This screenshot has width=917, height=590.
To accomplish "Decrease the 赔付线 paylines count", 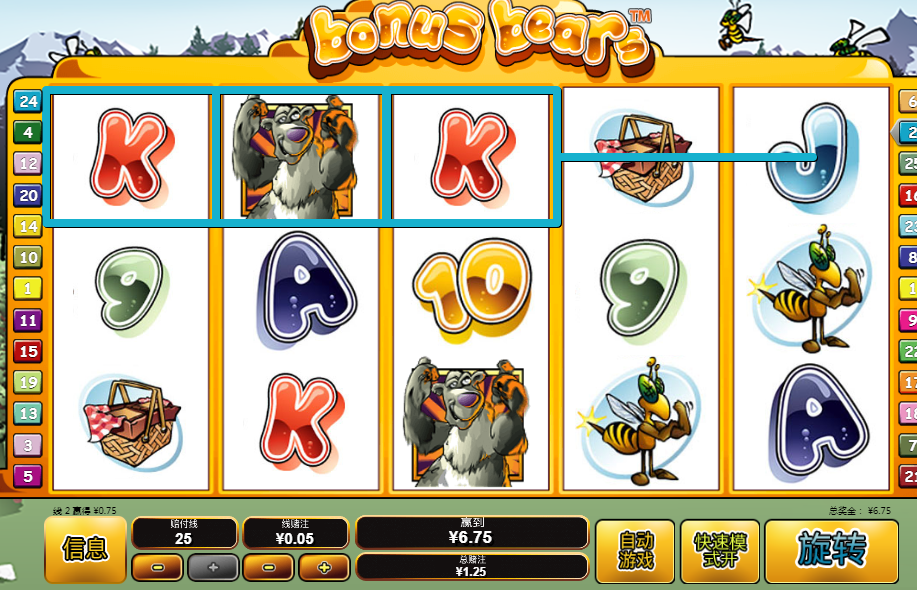I will 157,568.
